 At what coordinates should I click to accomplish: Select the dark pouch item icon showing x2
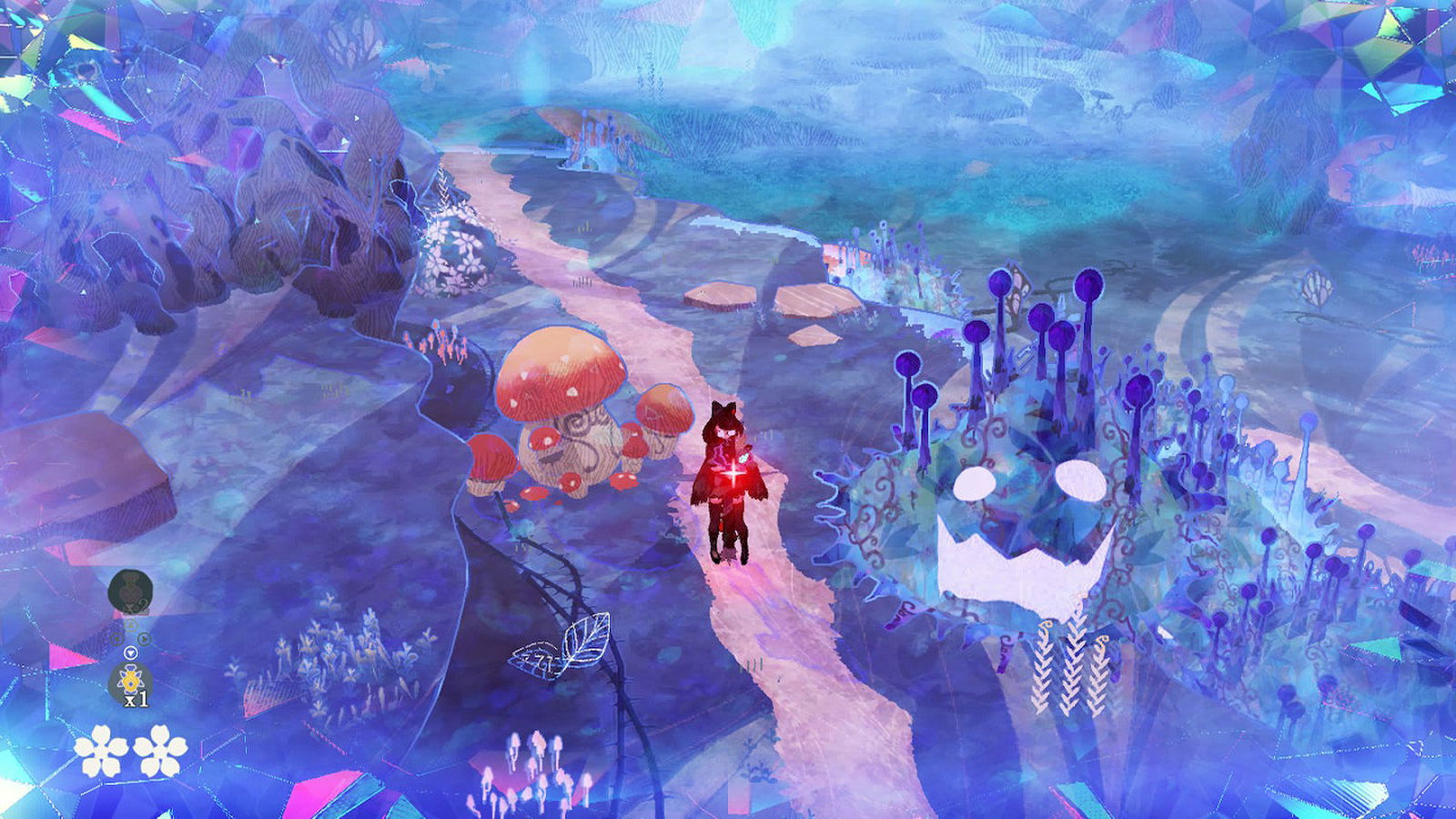coord(131,588)
